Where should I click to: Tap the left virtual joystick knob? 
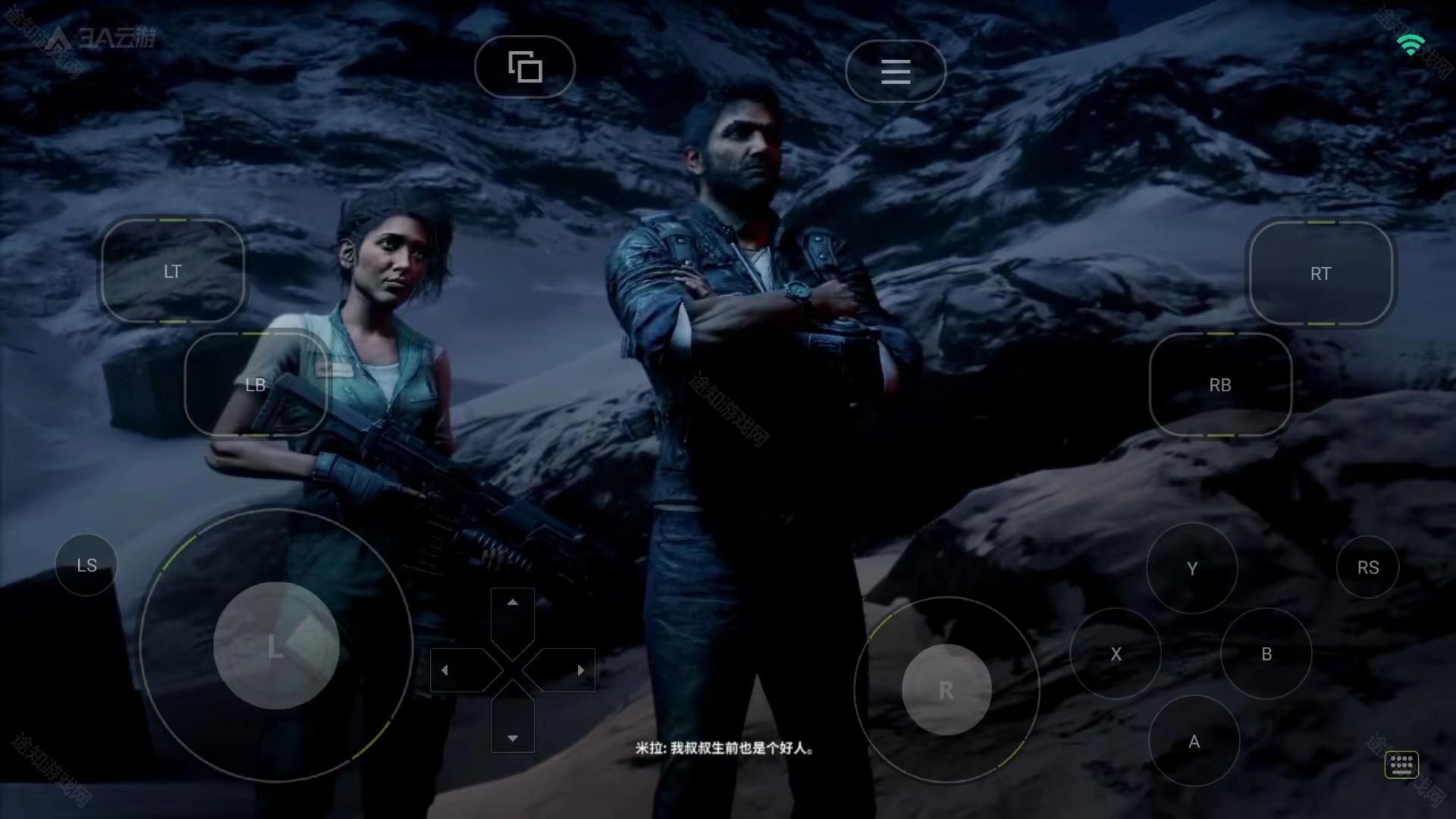click(276, 646)
